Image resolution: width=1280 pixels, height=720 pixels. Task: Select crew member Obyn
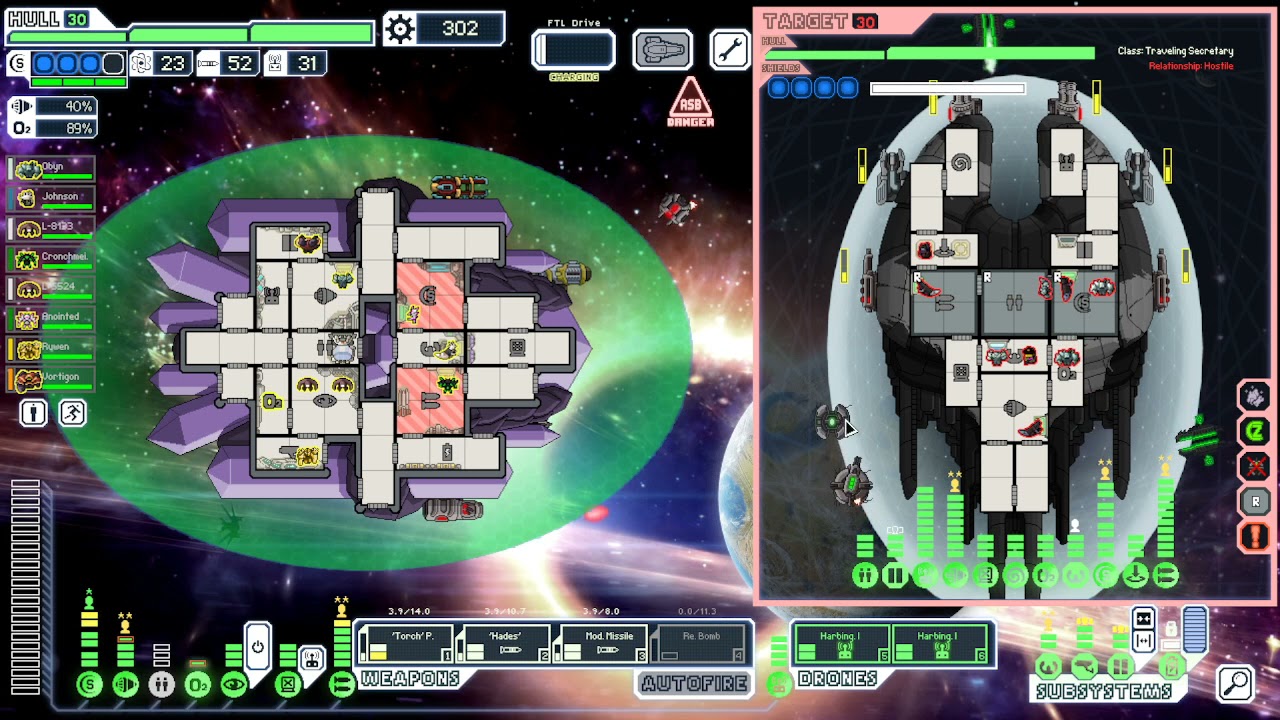click(52, 168)
